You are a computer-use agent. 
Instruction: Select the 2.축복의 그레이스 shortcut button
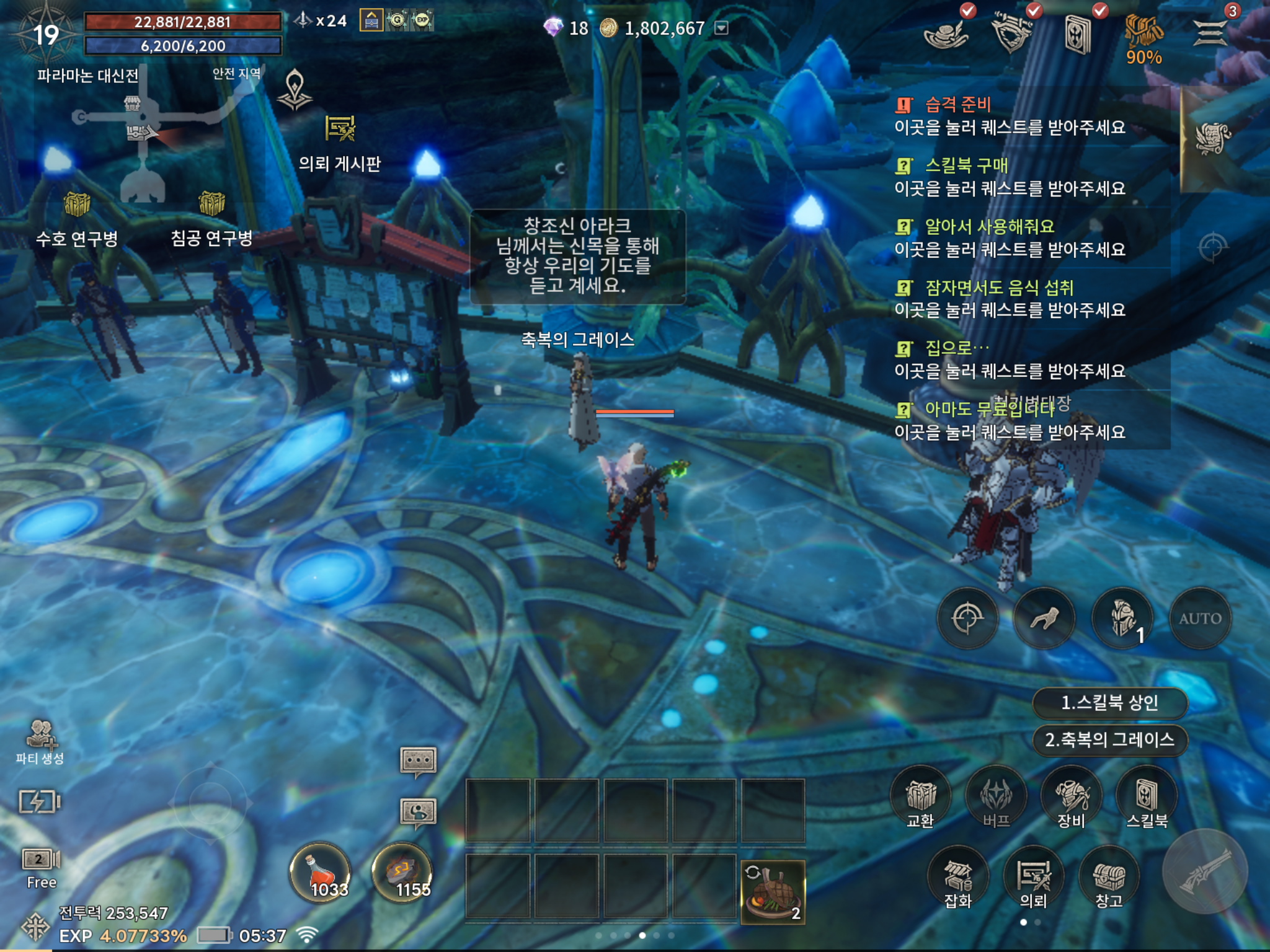pos(1109,739)
